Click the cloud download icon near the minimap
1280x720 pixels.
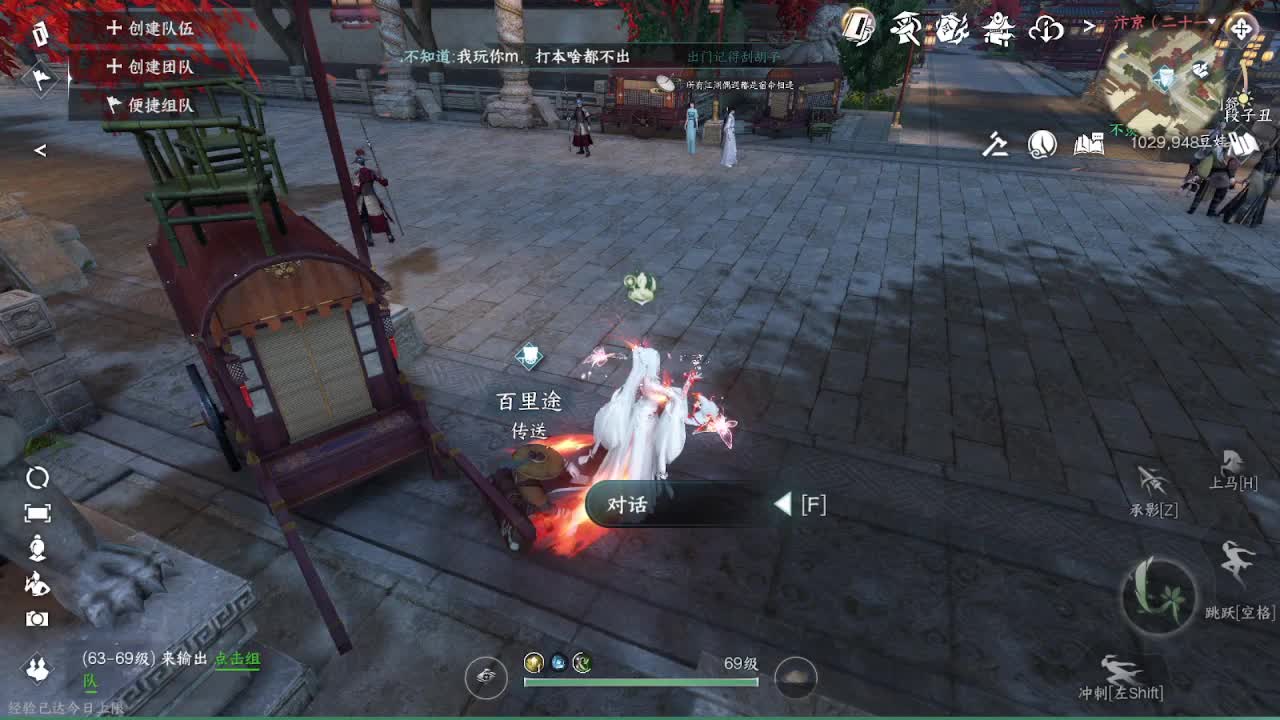pos(1046,30)
